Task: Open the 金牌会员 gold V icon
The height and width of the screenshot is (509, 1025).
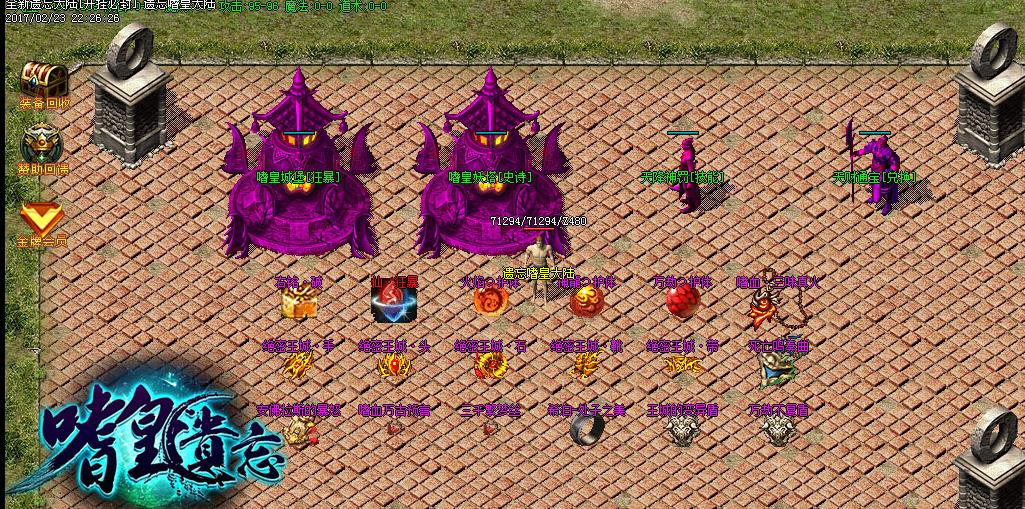Action: coord(42,218)
